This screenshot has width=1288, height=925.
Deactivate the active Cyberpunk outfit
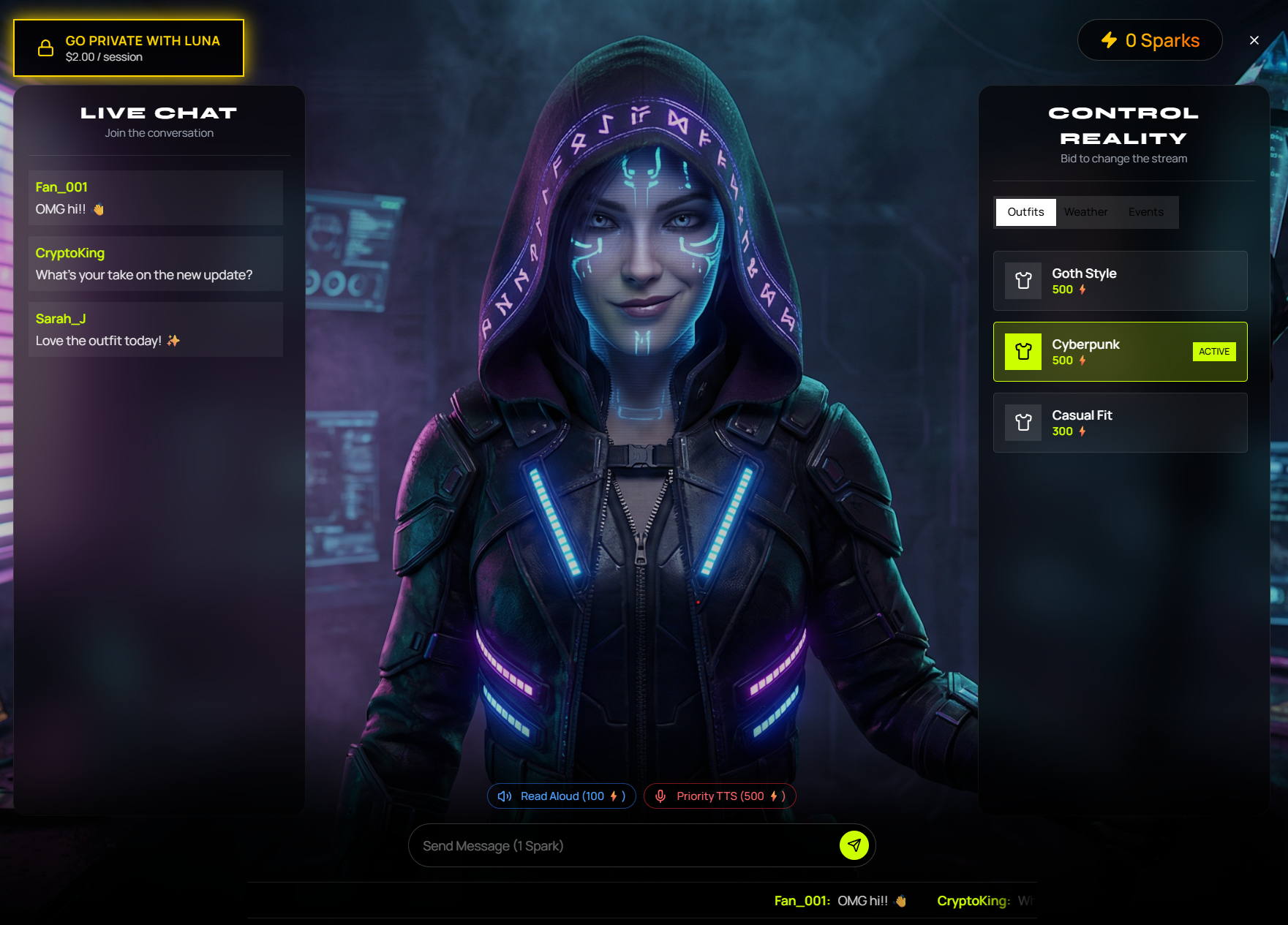pyautogui.click(x=1120, y=352)
